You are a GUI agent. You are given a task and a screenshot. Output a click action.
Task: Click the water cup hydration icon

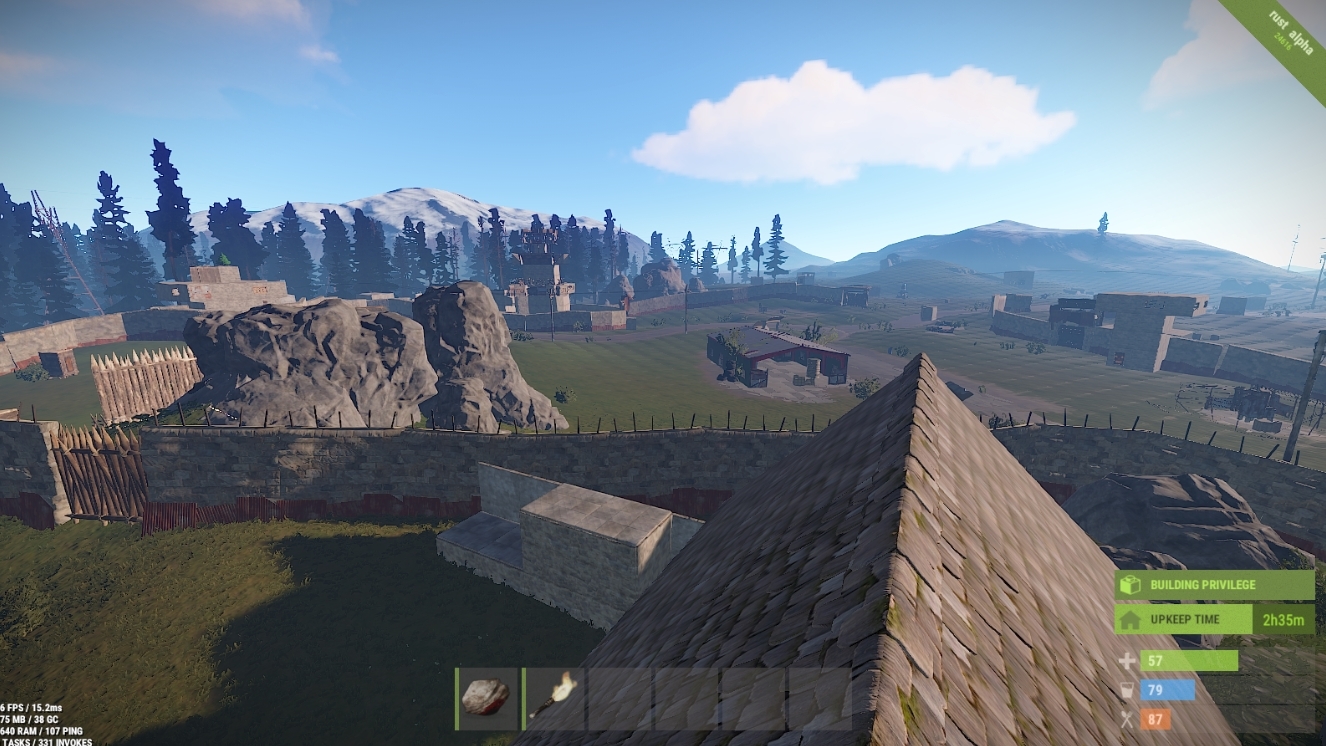pos(1128,690)
